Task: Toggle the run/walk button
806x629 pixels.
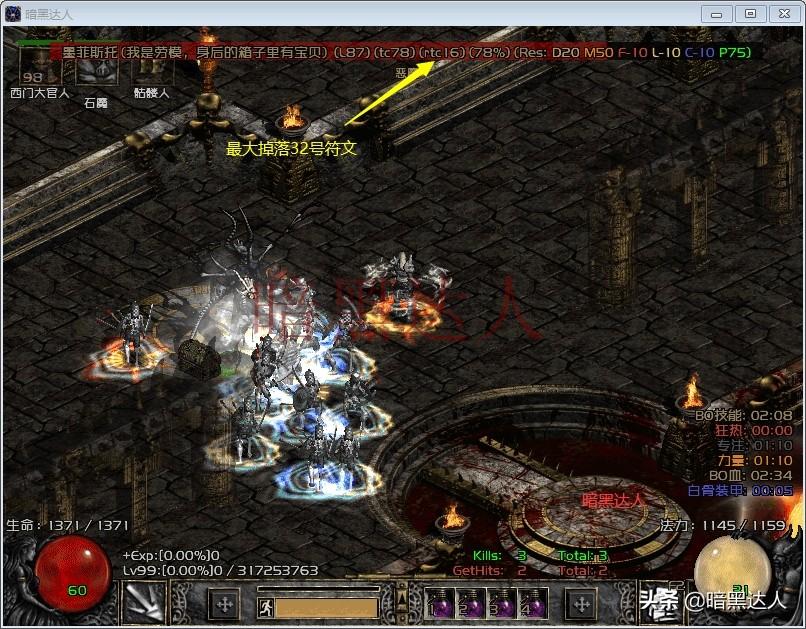Action: tap(265, 606)
